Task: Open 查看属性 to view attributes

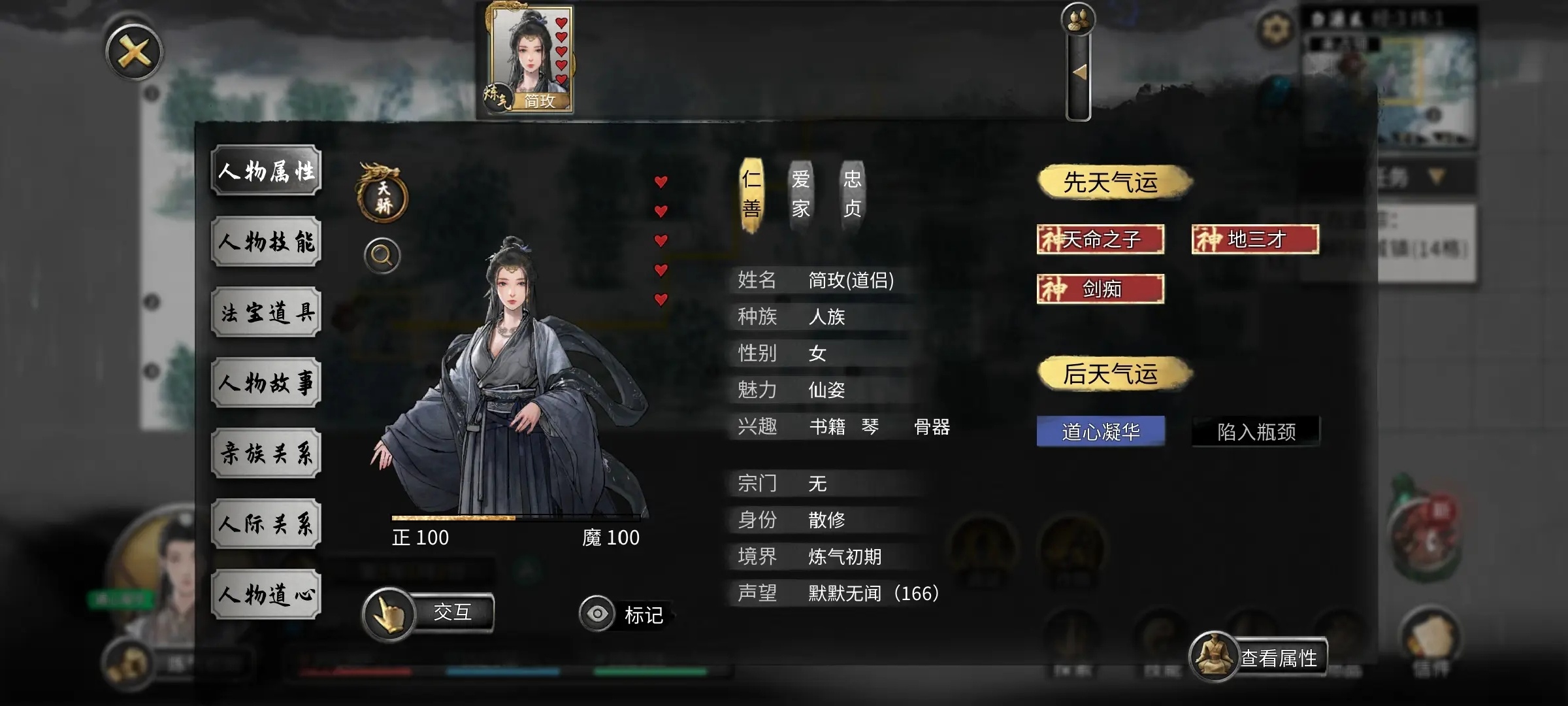Action: click(x=1258, y=658)
